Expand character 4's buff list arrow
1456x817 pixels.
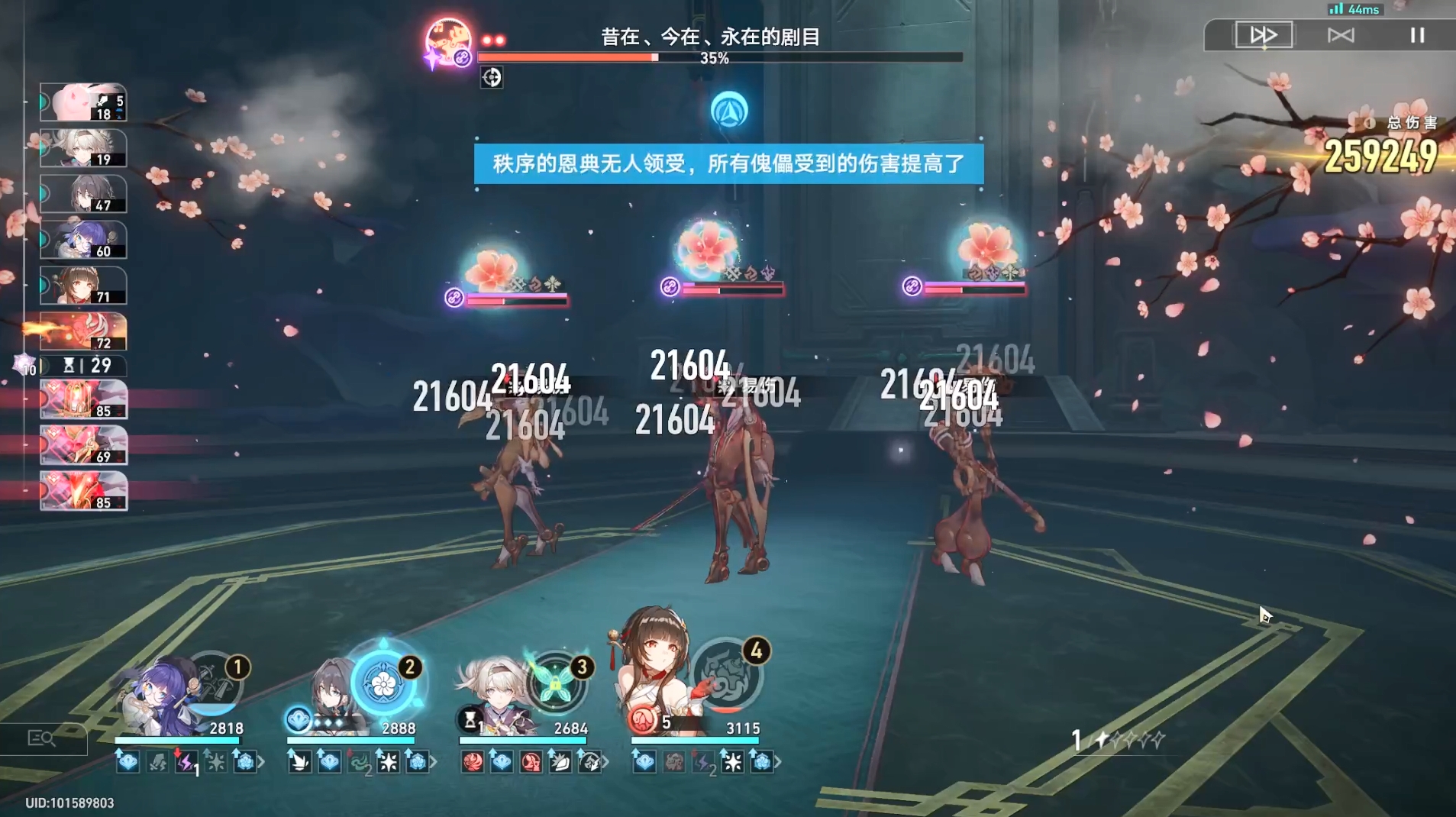778,762
